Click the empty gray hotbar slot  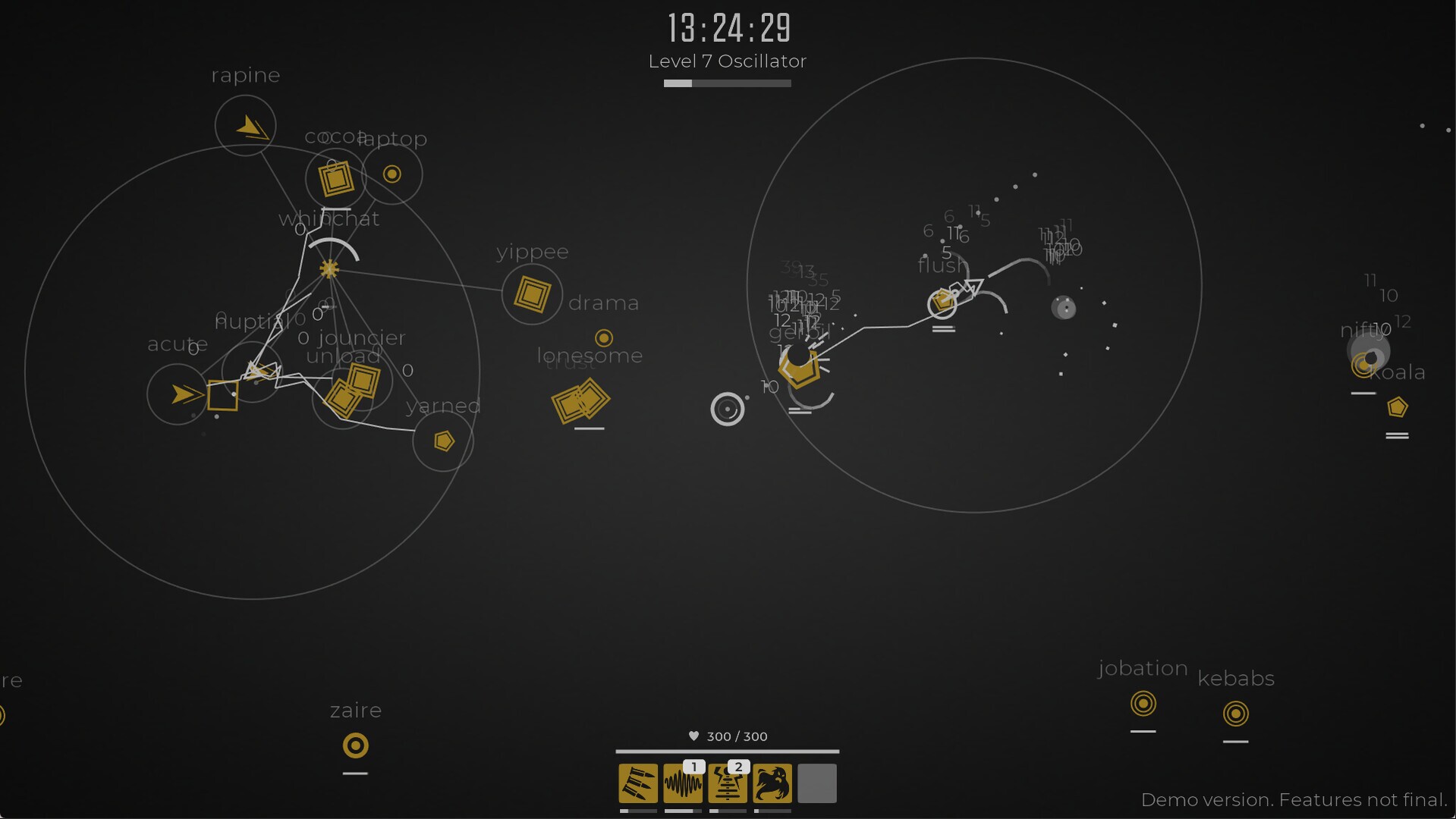(x=816, y=783)
